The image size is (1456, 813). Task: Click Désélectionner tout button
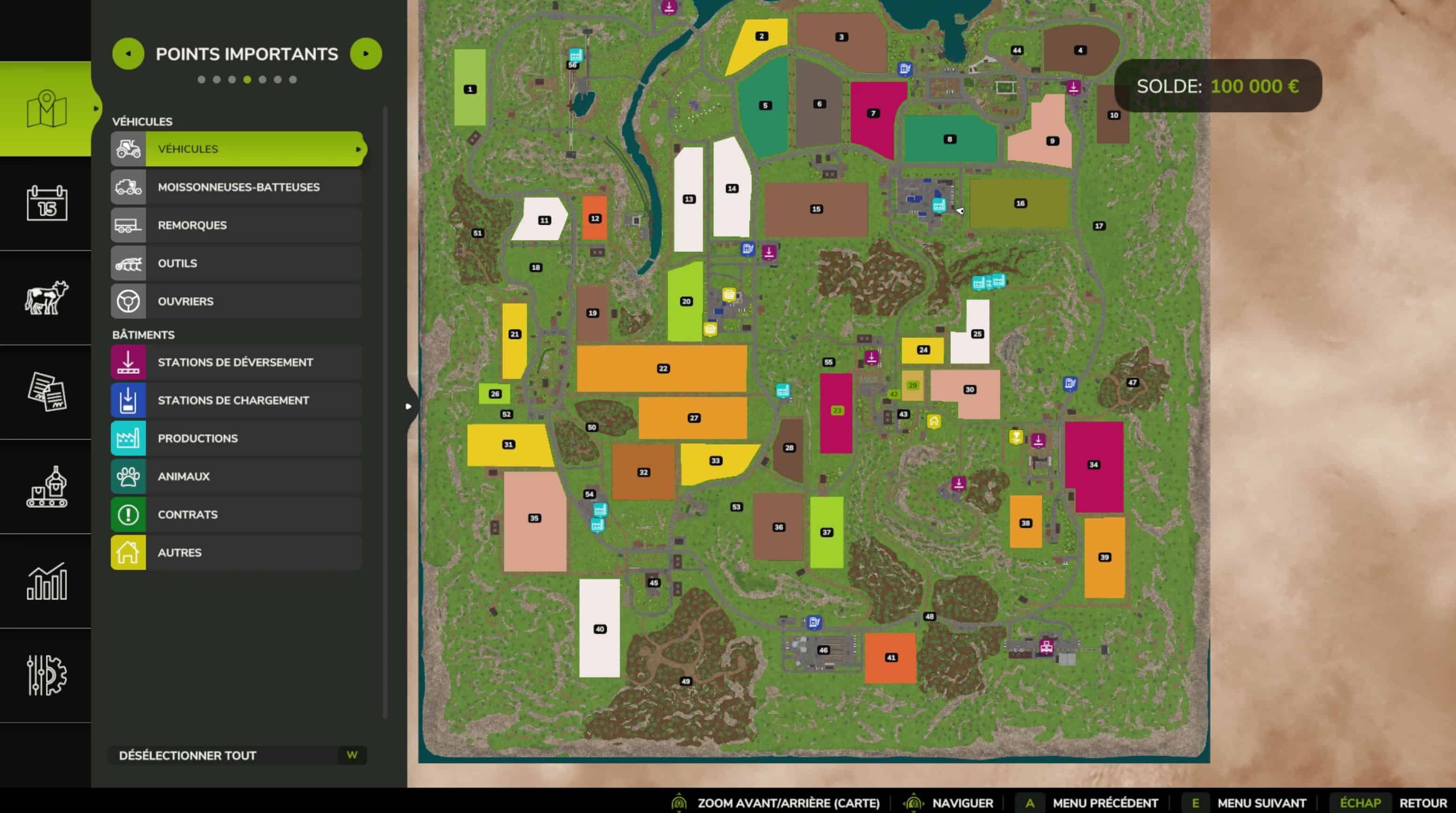(237, 755)
